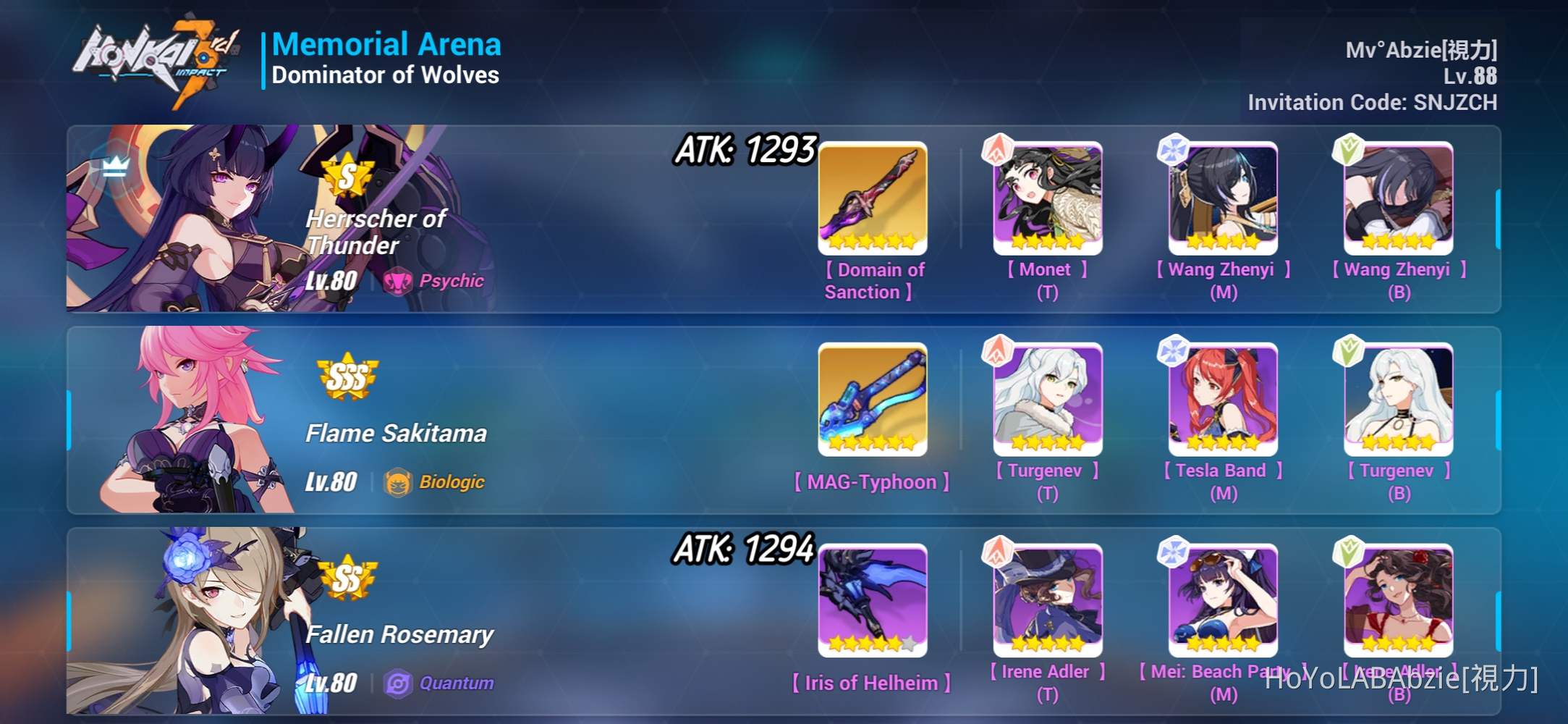Image resolution: width=1568 pixels, height=724 pixels.
Task: Select the Wang Zhenyi (M) stigmata portrait
Action: 1221,198
